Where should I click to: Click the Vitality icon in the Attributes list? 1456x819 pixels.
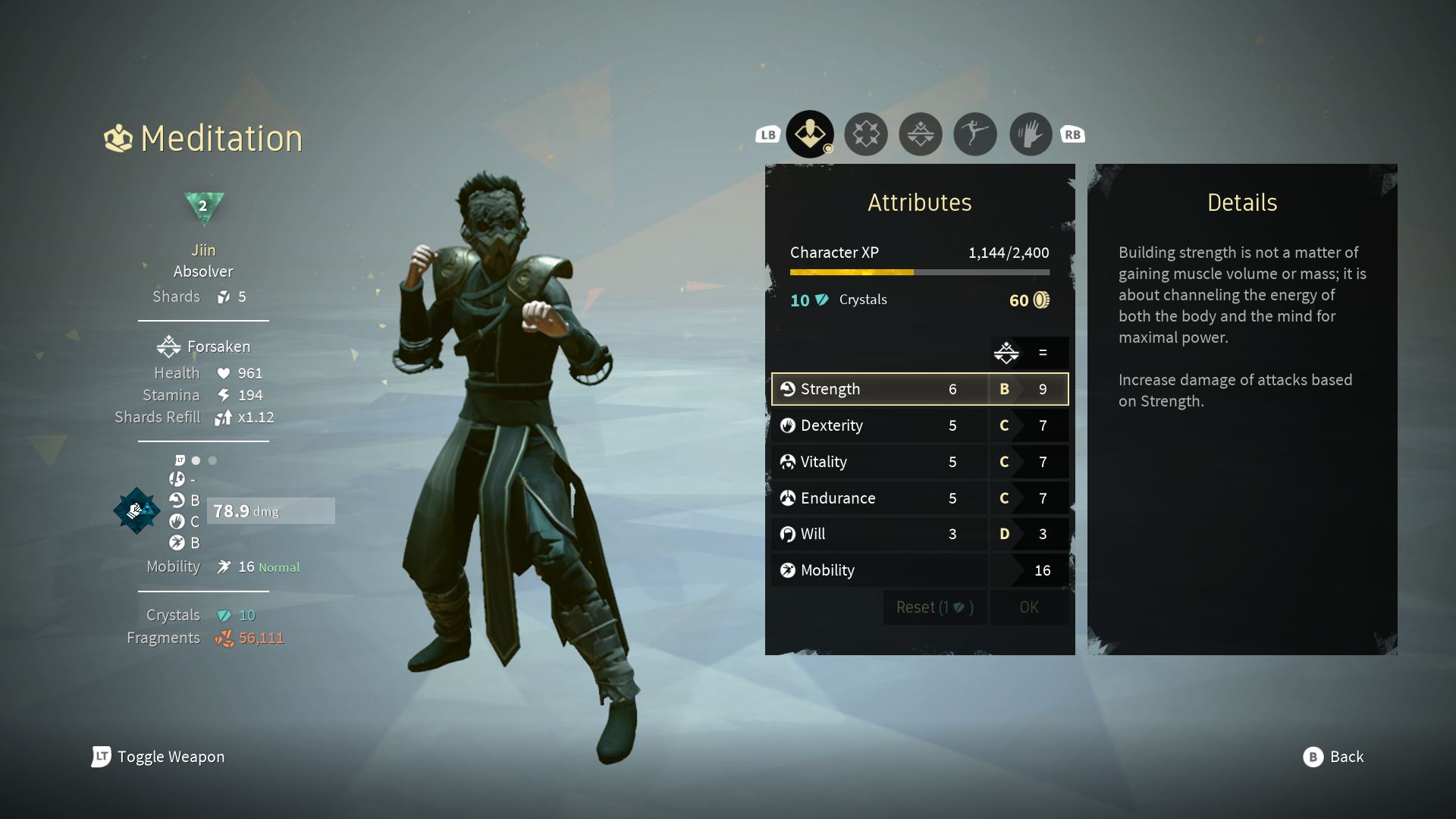click(789, 462)
